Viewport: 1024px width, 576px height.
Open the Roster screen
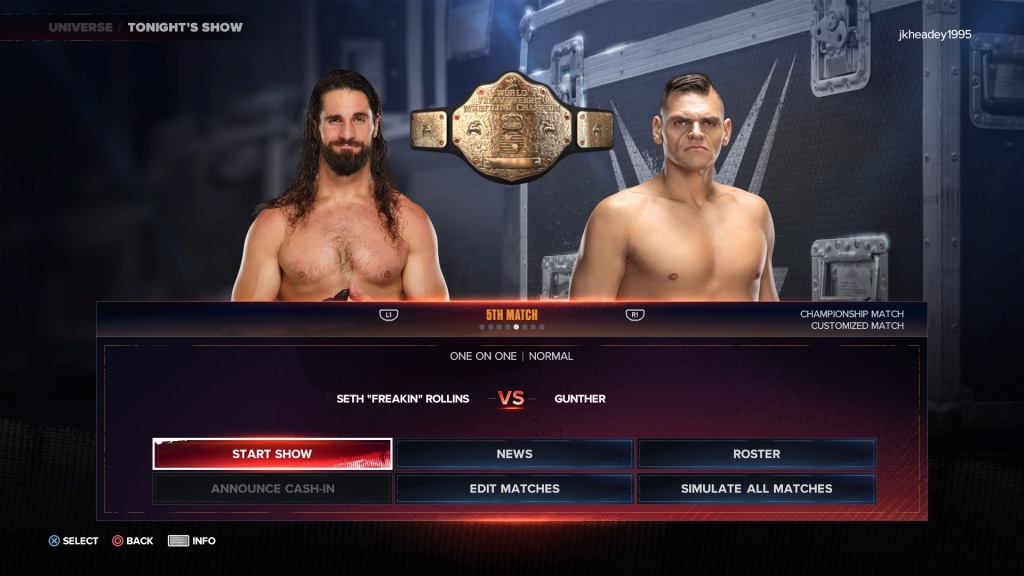click(x=756, y=454)
